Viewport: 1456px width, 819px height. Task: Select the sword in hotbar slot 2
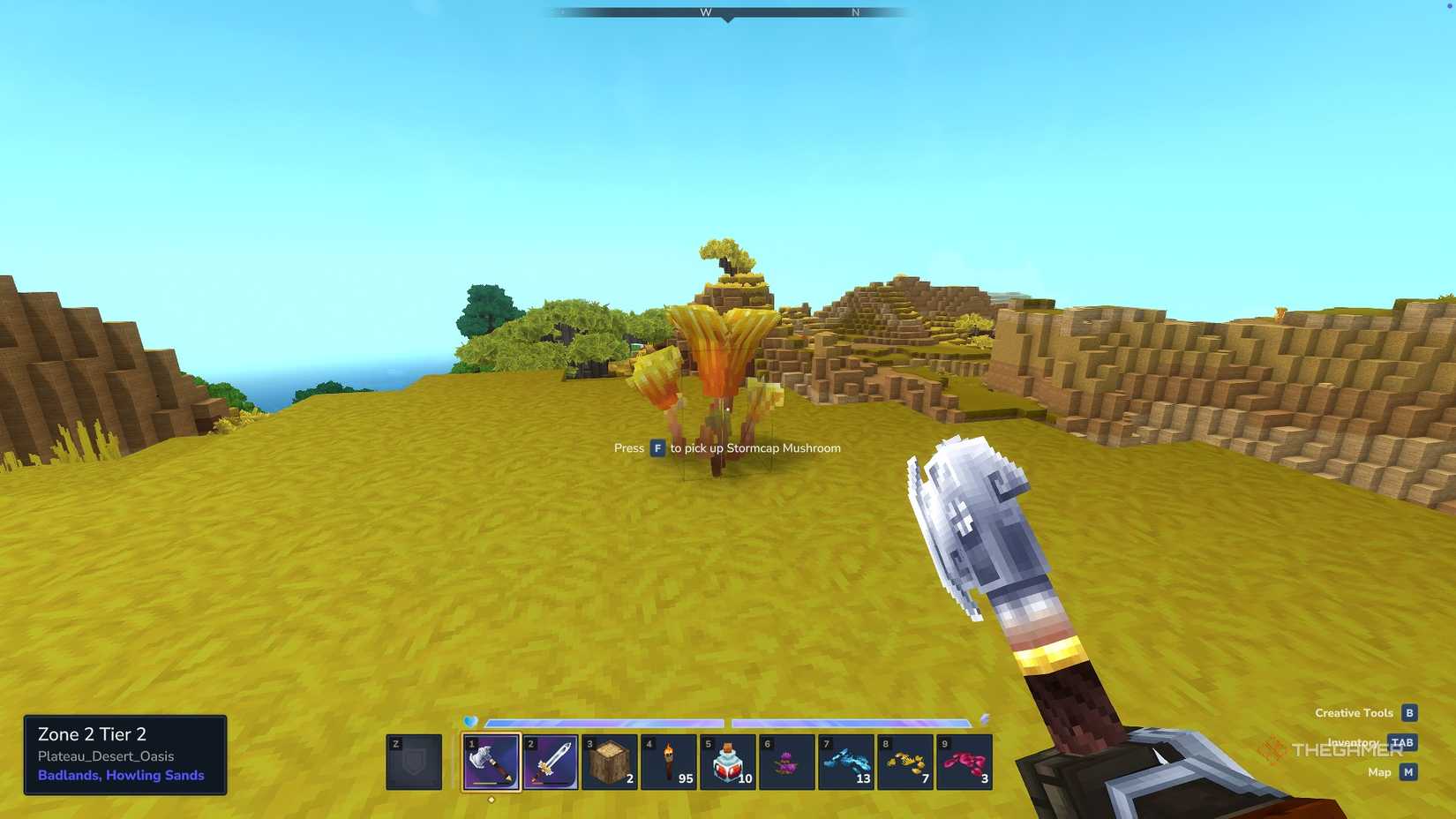pyautogui.click(x=550, y=762)
